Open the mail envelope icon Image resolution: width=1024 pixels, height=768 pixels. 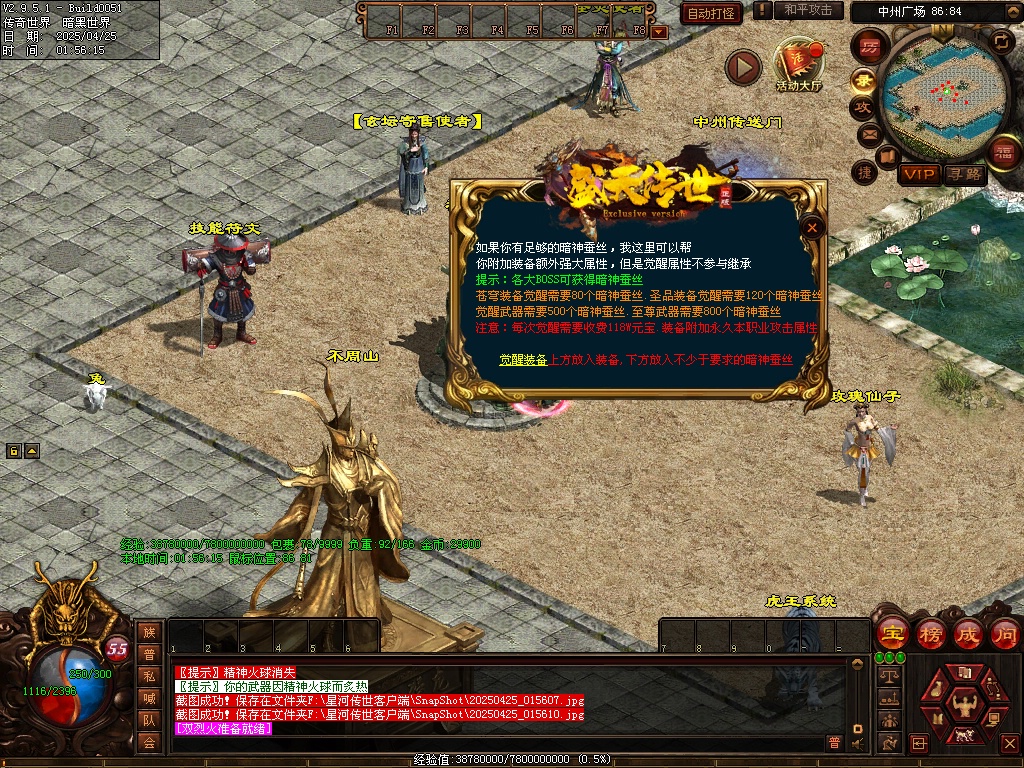(868, 133)
